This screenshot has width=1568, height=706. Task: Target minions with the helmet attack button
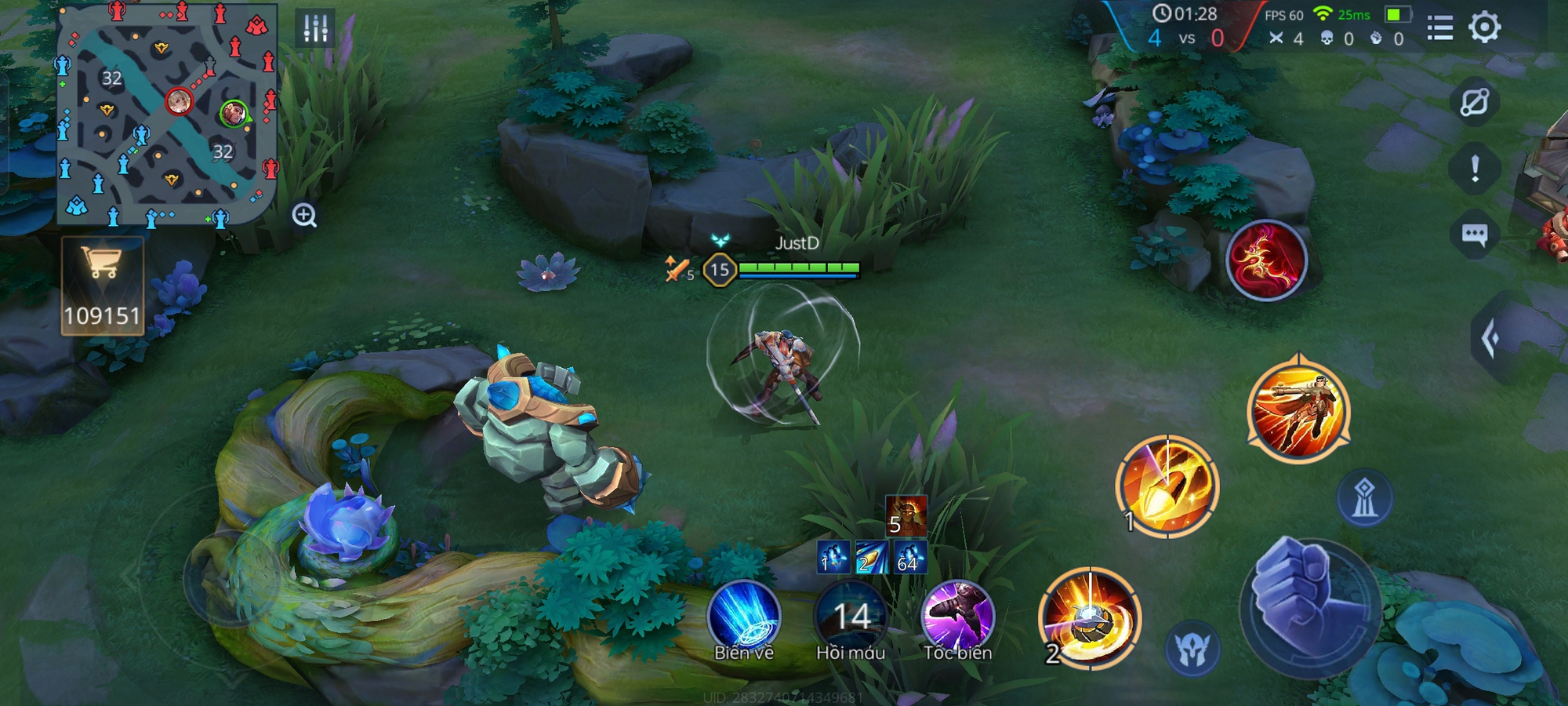point(1192,650)
